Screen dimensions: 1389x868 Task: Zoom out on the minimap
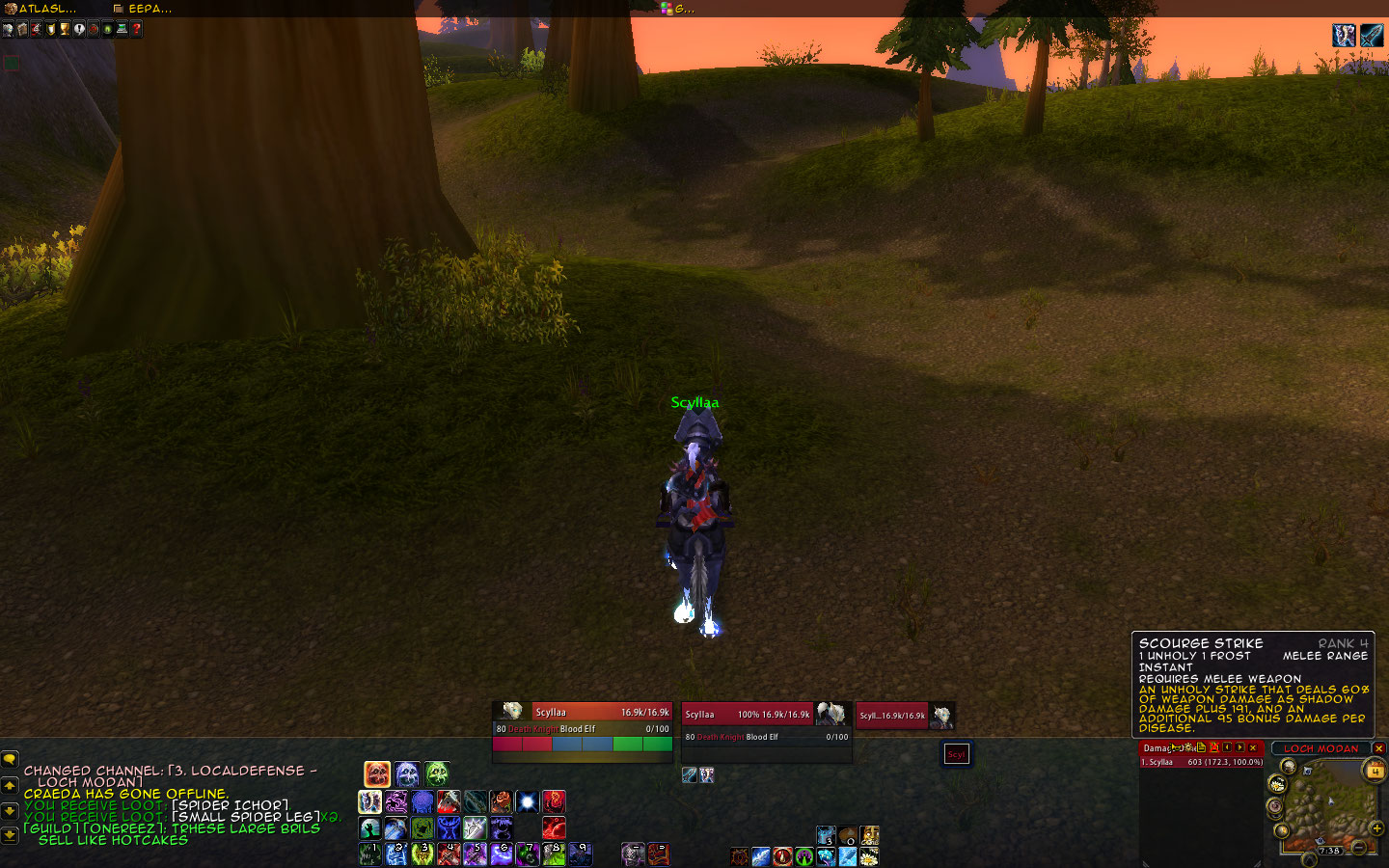[1359, 848]
